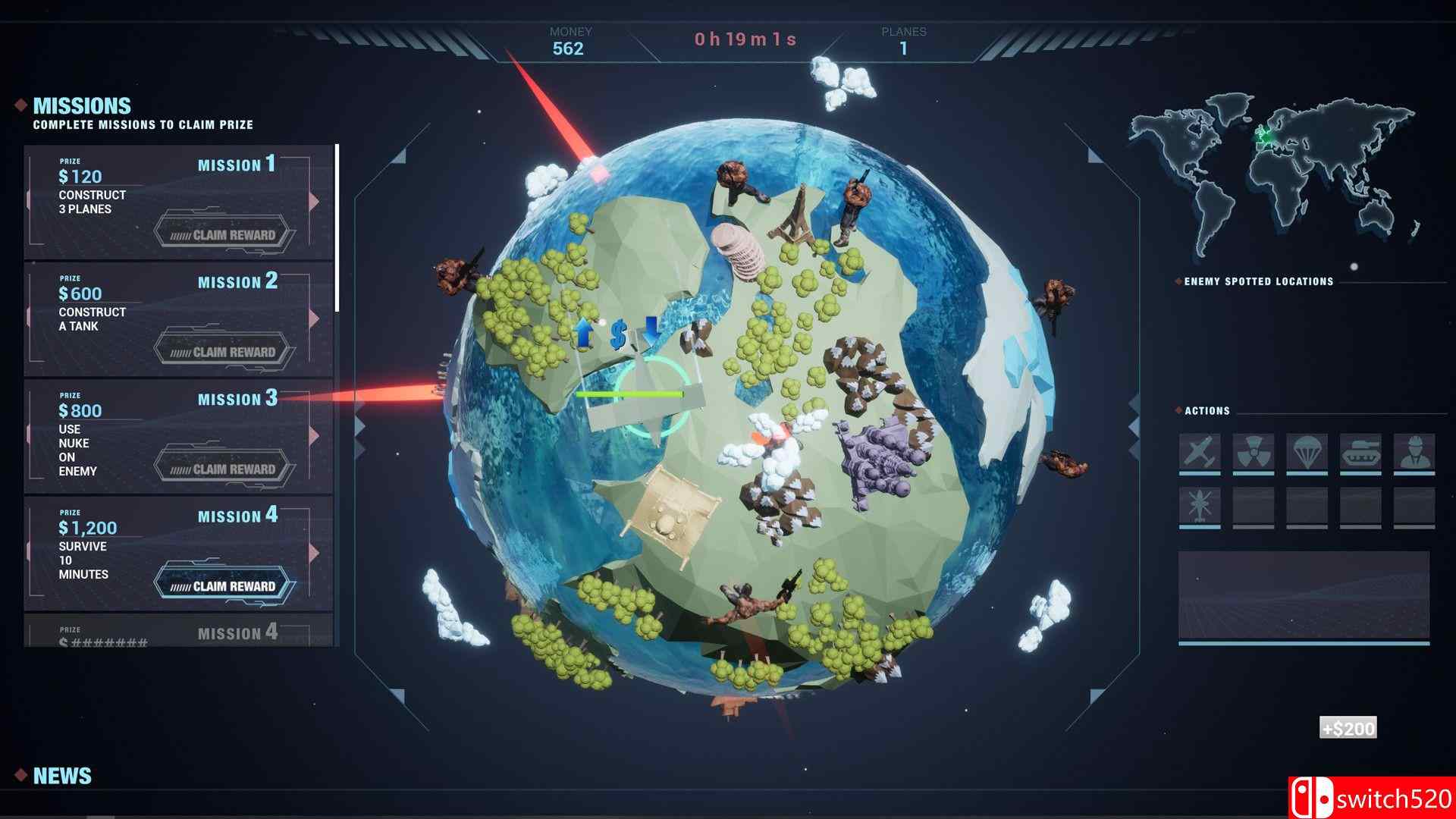Click the green health bar under the plane
The image size is (1456, 819).
(631, 394)
